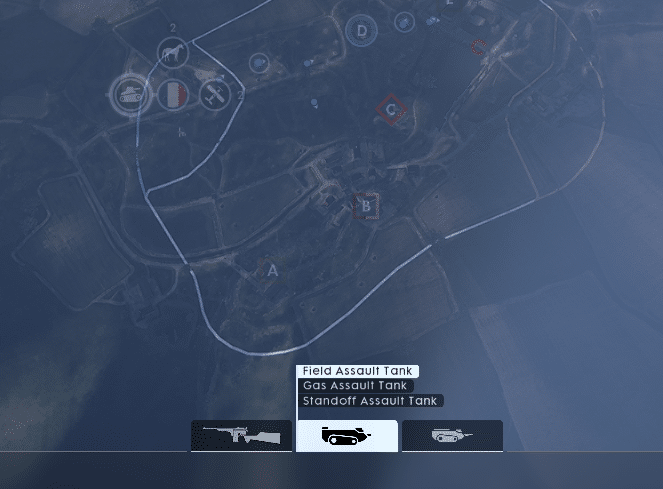The height and width of the screenshot is (489, 663).
Task: Choose the Gas Assault Tank option
Action: (x=356, y=386)
